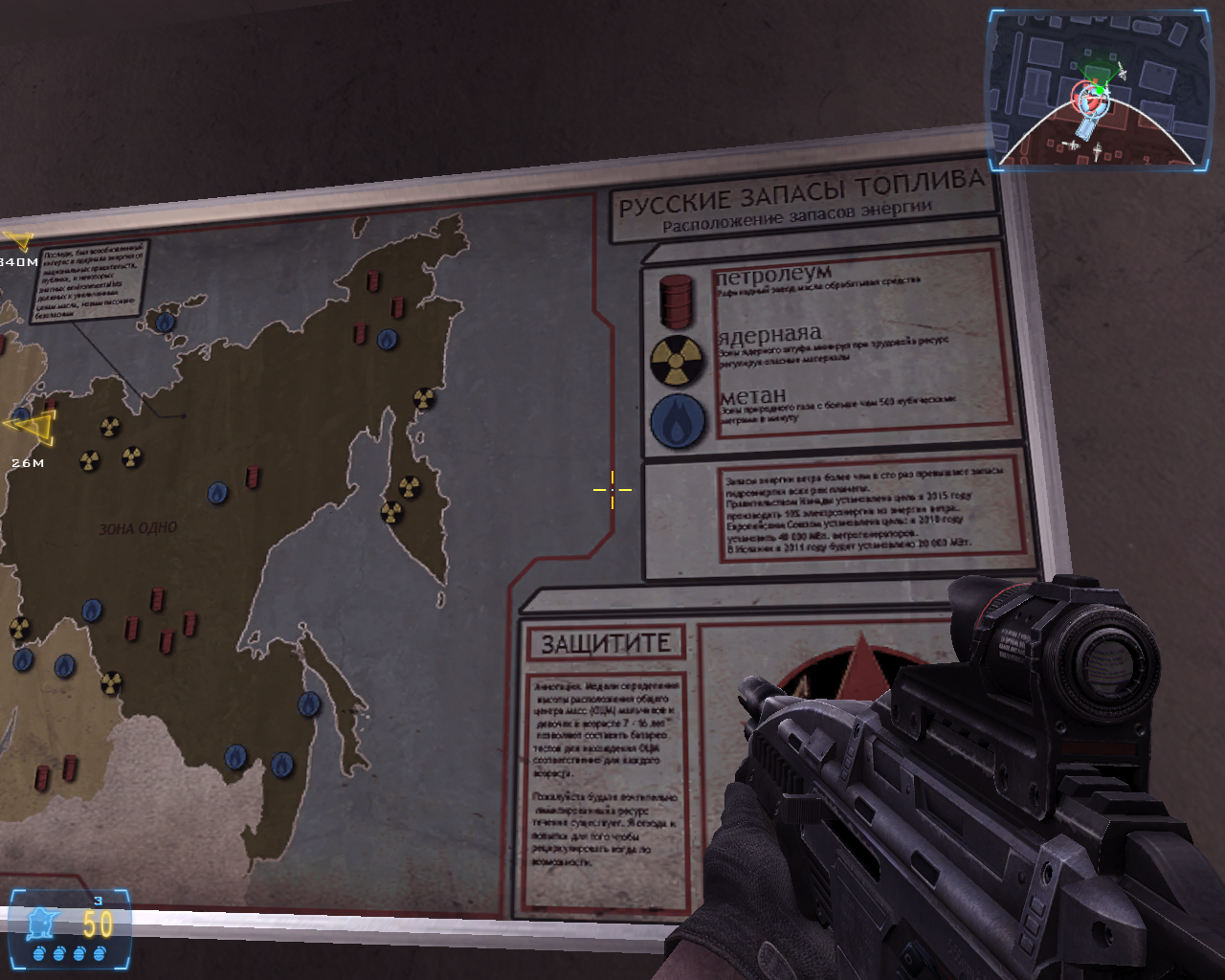Screen dimensions: 1225x980
Task: Click the ЗОНА ОДНО label on the map
Action: pos(140,526)
